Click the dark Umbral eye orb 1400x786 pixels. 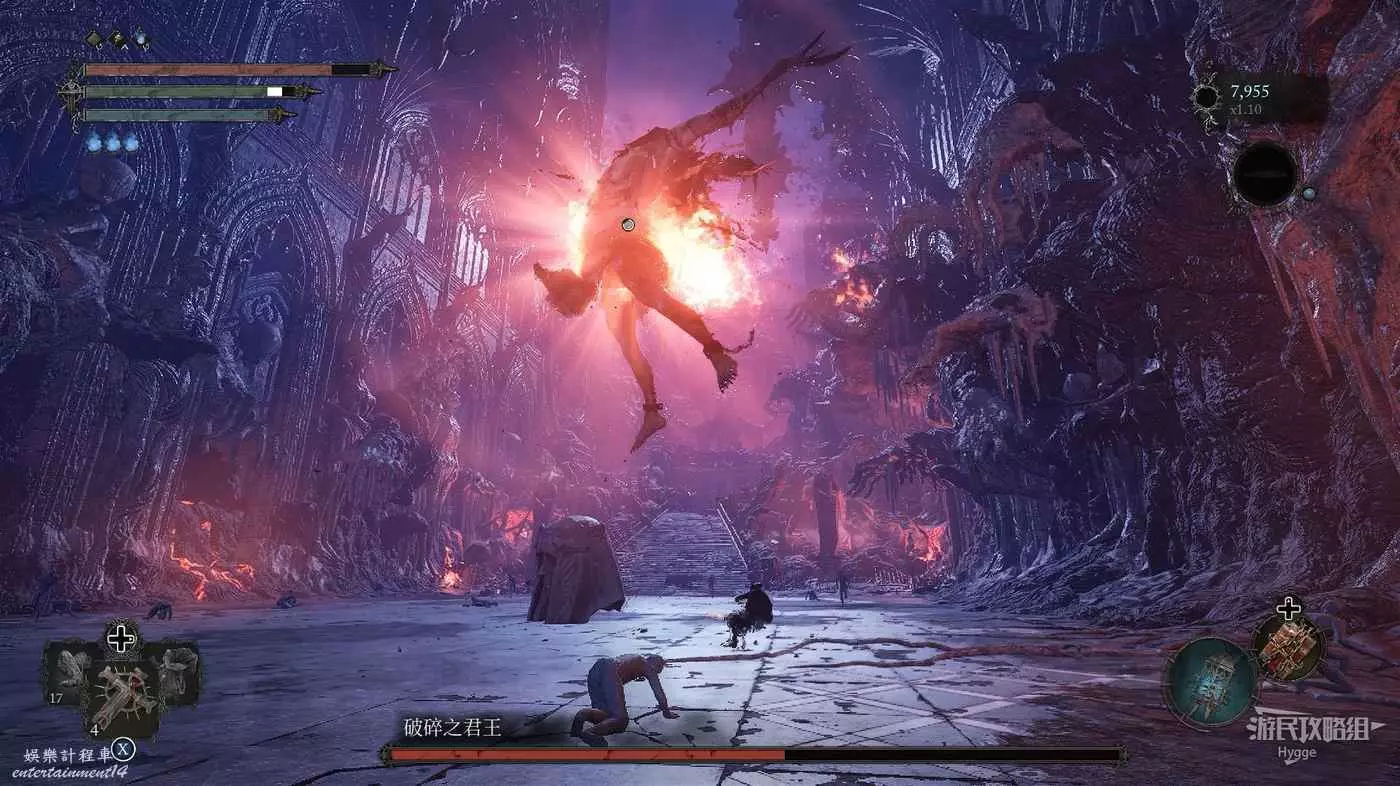[x=1264, y=174]
